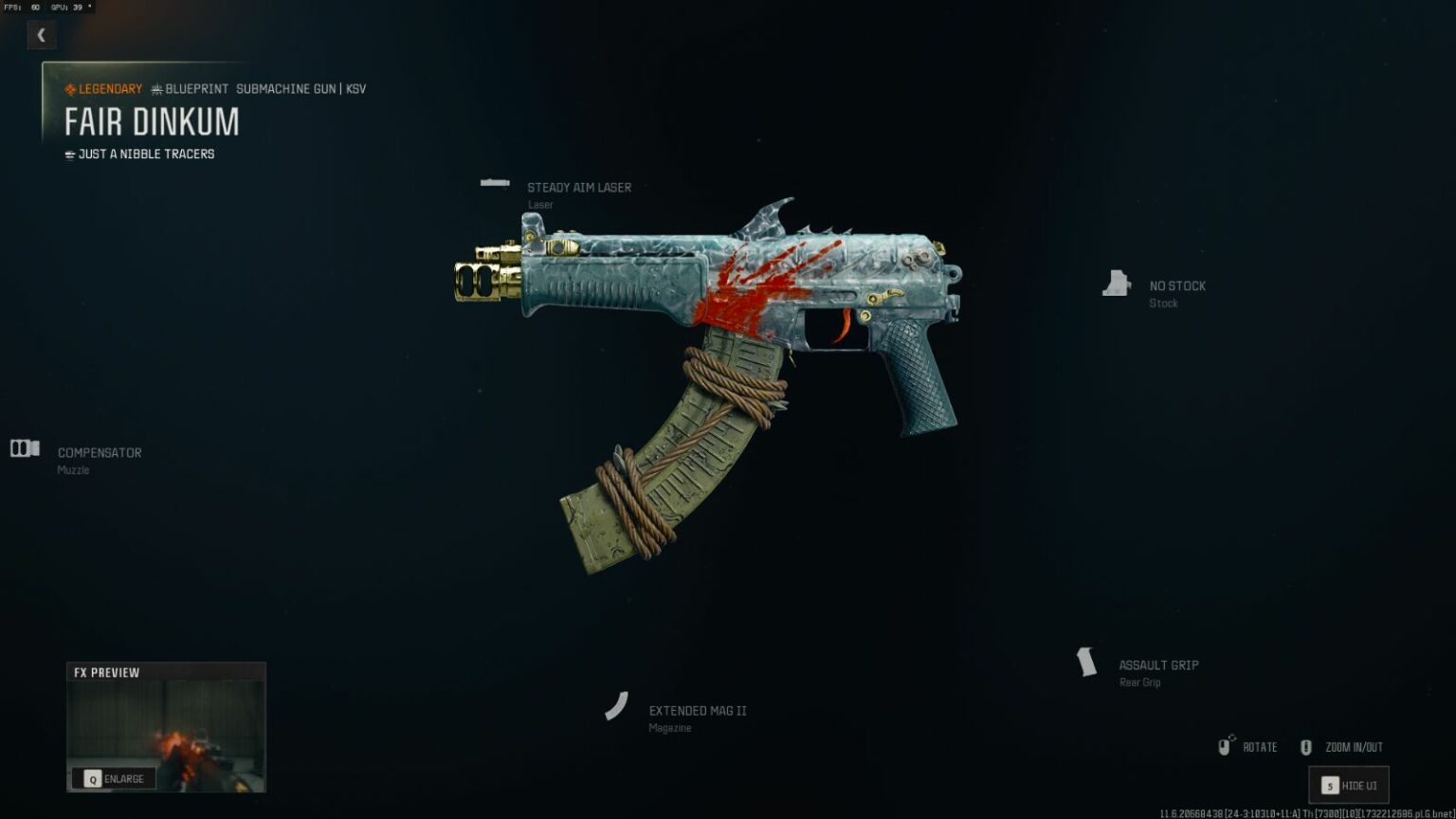Select the SUBMACHINE GUN | KSV category label

click(300, 88)
